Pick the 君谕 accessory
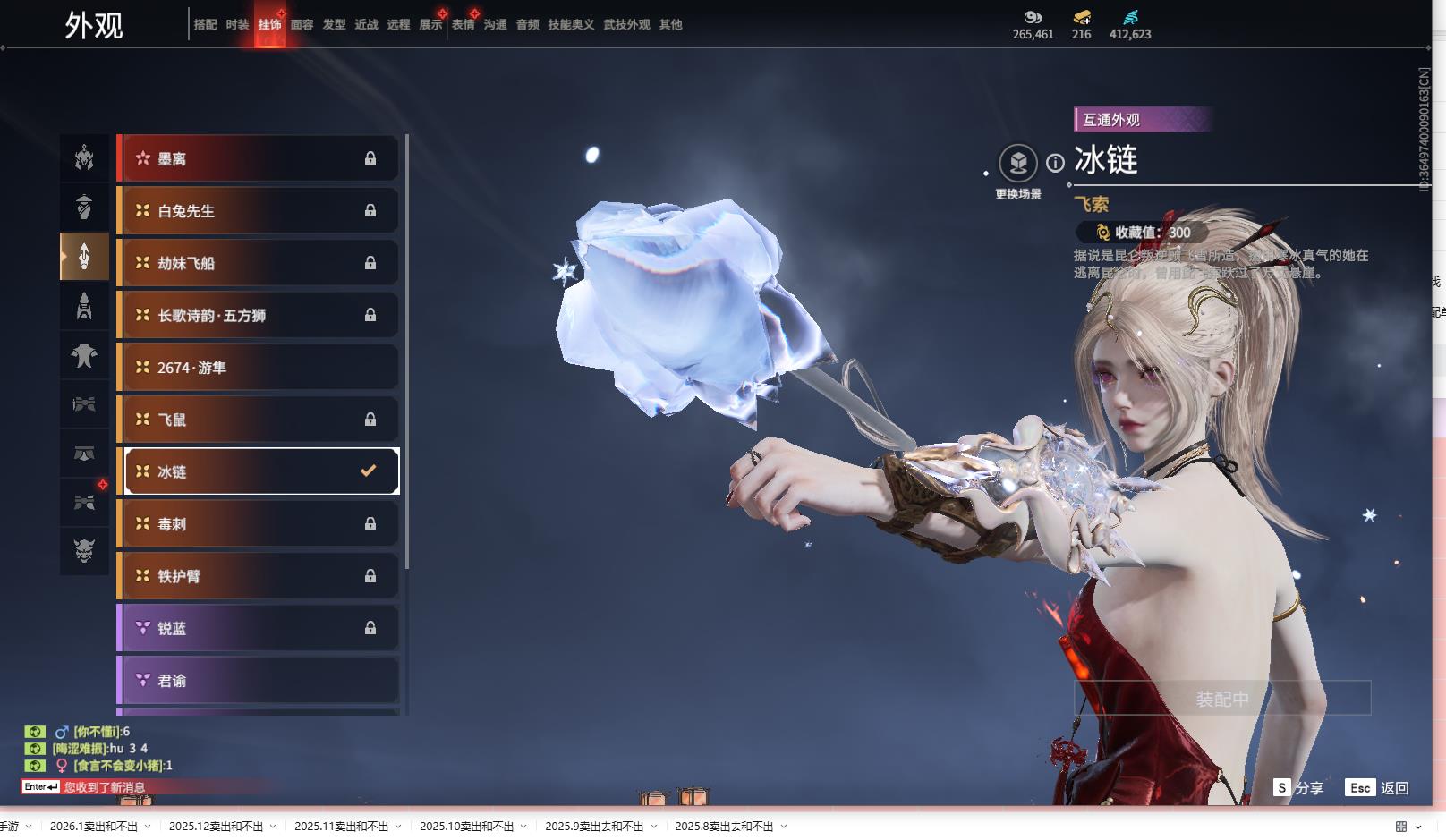Viewport: 1446px width, 840px height. [258, 681]
